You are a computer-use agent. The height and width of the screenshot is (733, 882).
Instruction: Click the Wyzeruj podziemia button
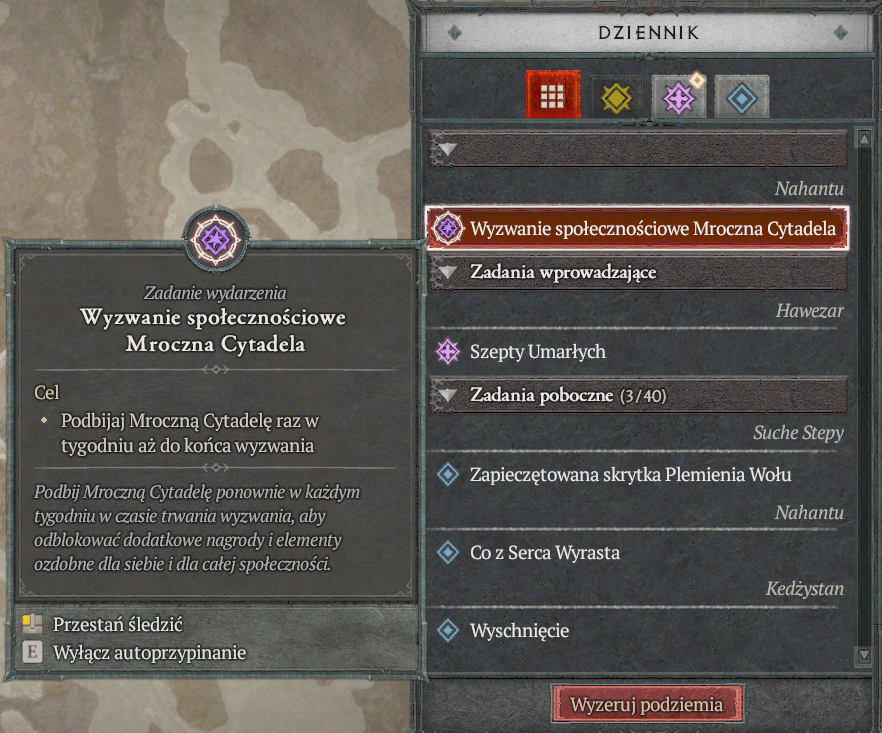[x=647, y=704]
